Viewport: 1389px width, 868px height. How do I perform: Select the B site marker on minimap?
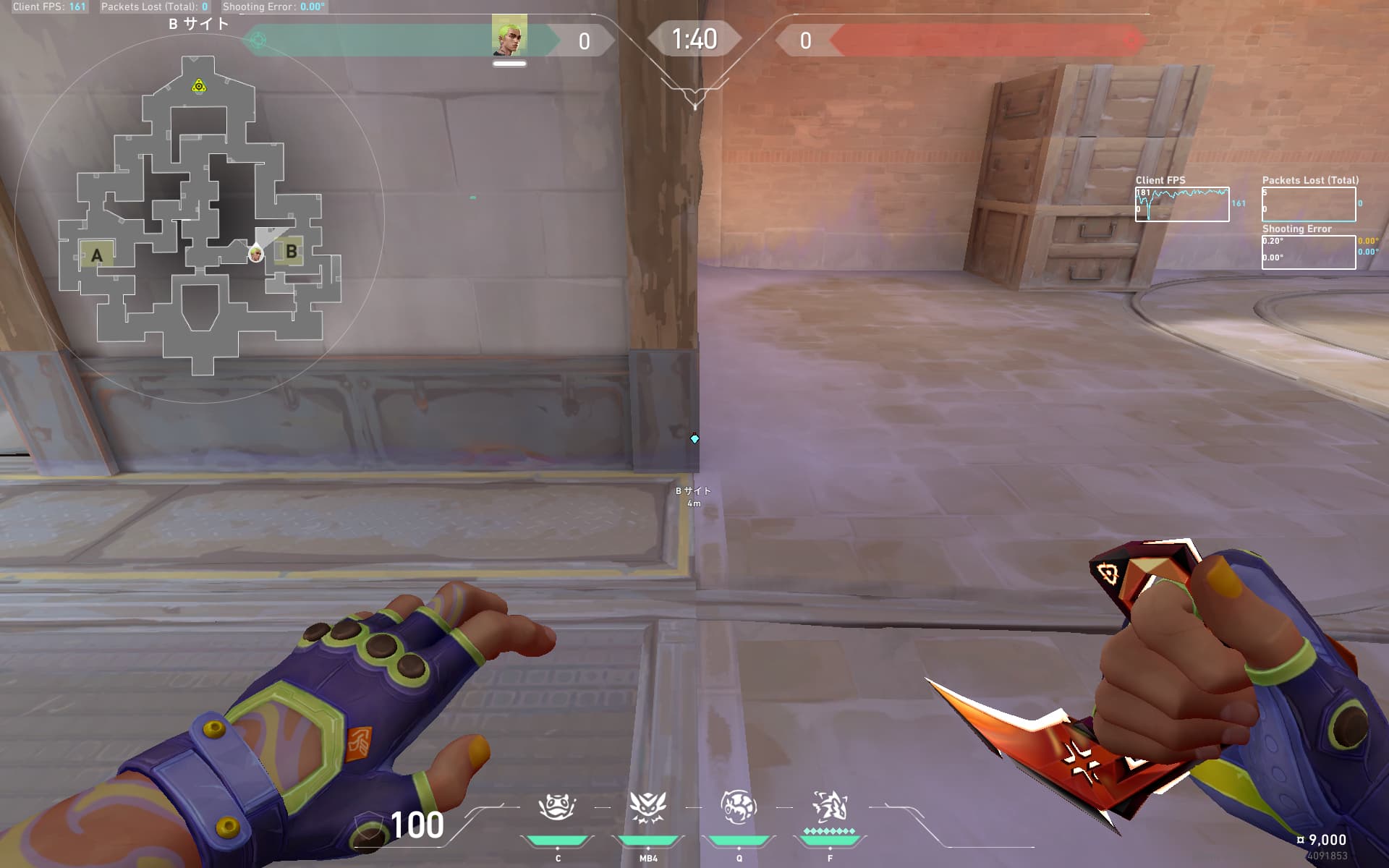(291, 252)
